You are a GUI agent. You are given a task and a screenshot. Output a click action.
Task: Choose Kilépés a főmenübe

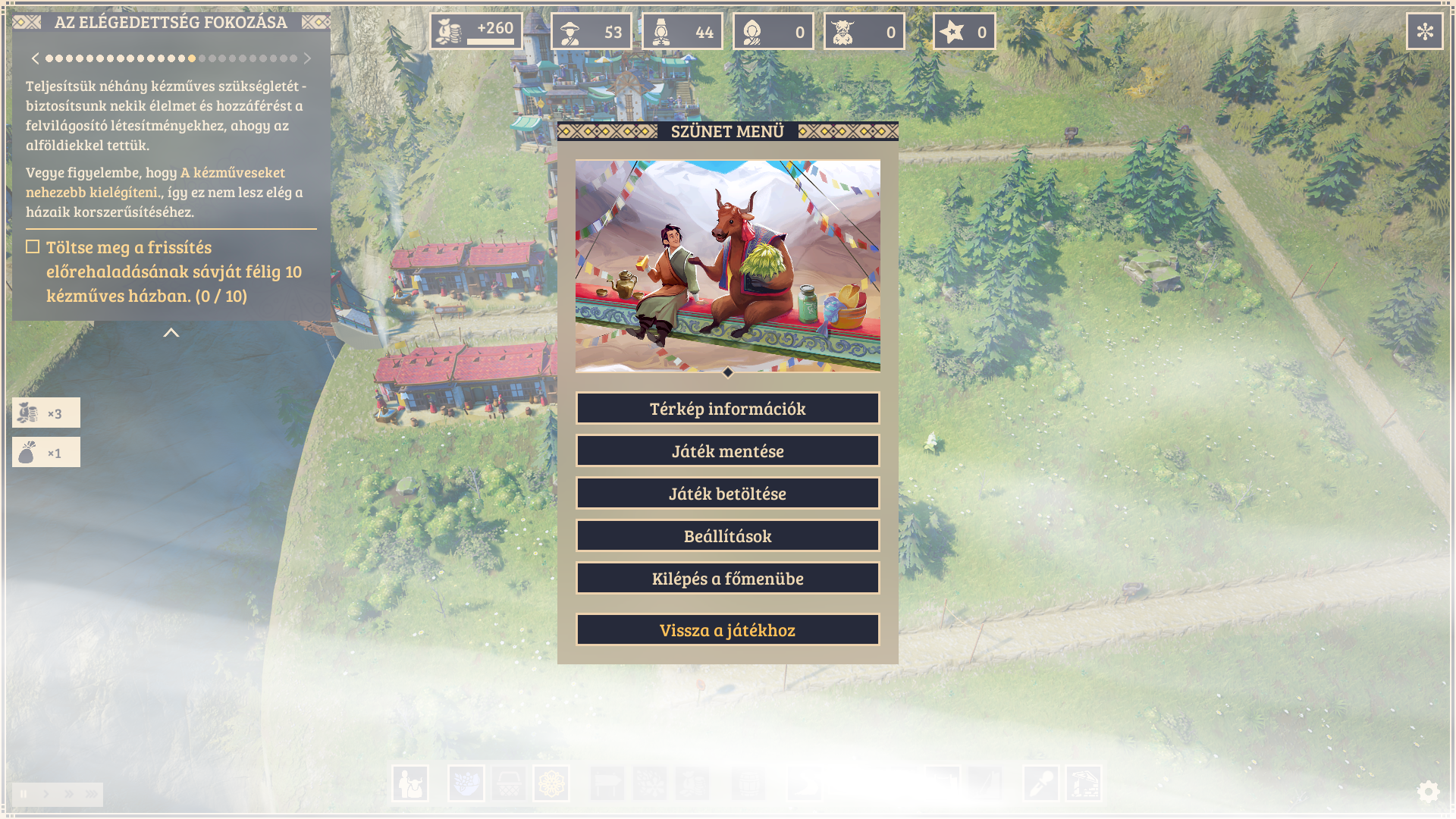727,579
